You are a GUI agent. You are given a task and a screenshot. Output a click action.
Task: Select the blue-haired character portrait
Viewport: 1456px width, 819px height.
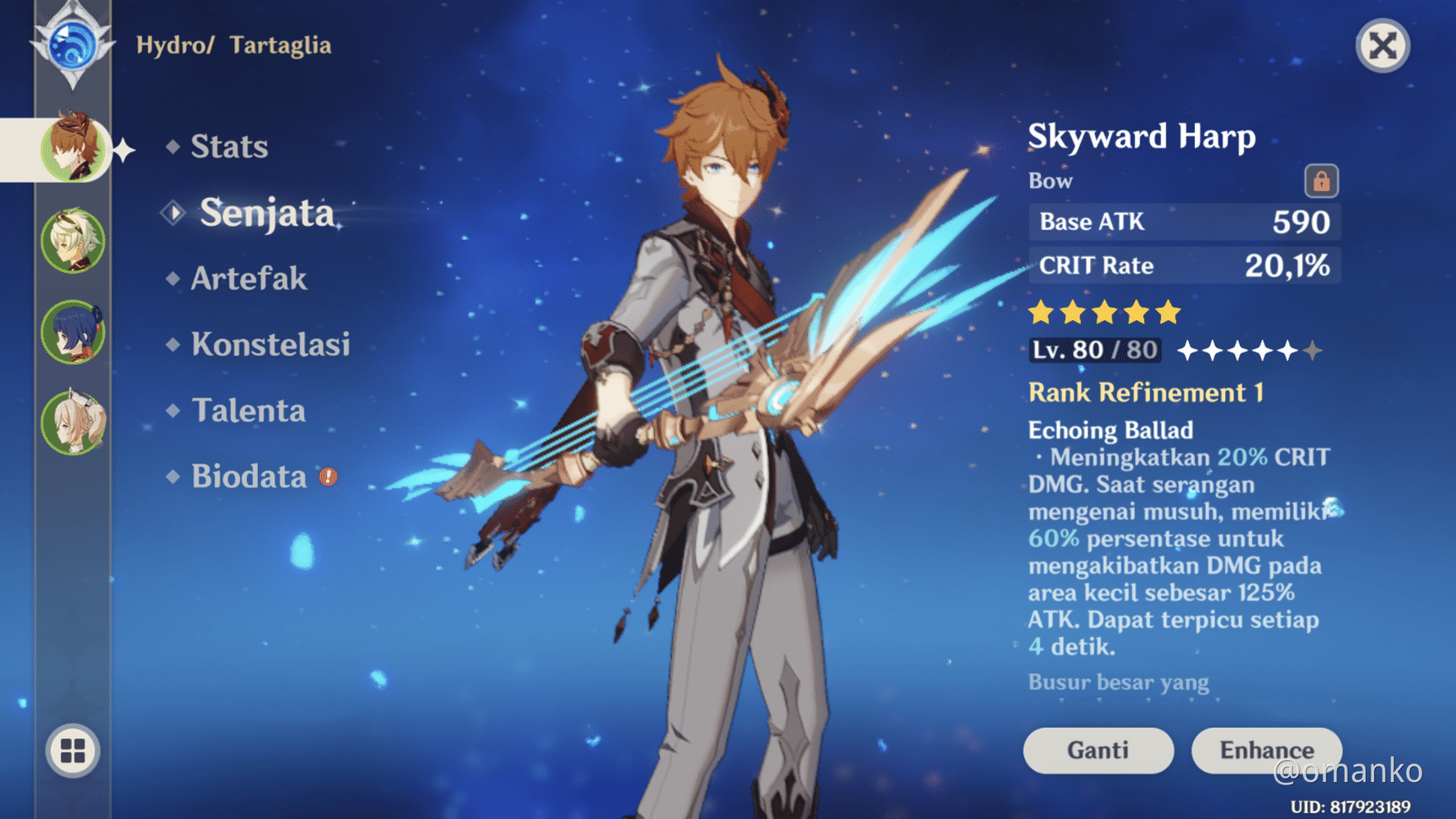coord(72,332)
